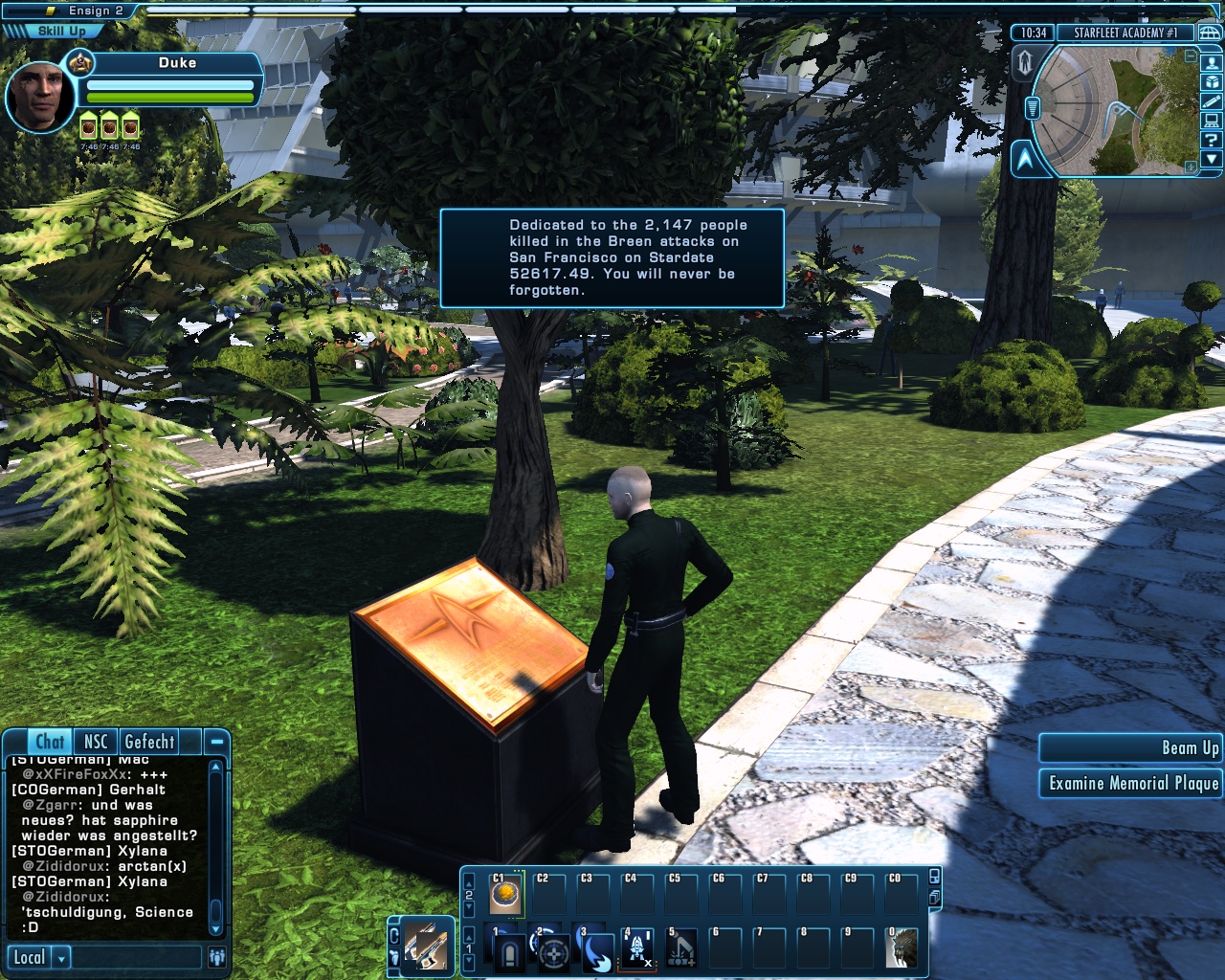Image resolution: width=1225 pixels, height=980 pixels.
Task: Click the equipped rifle weapon icon
Action: (x=427, y=947)
